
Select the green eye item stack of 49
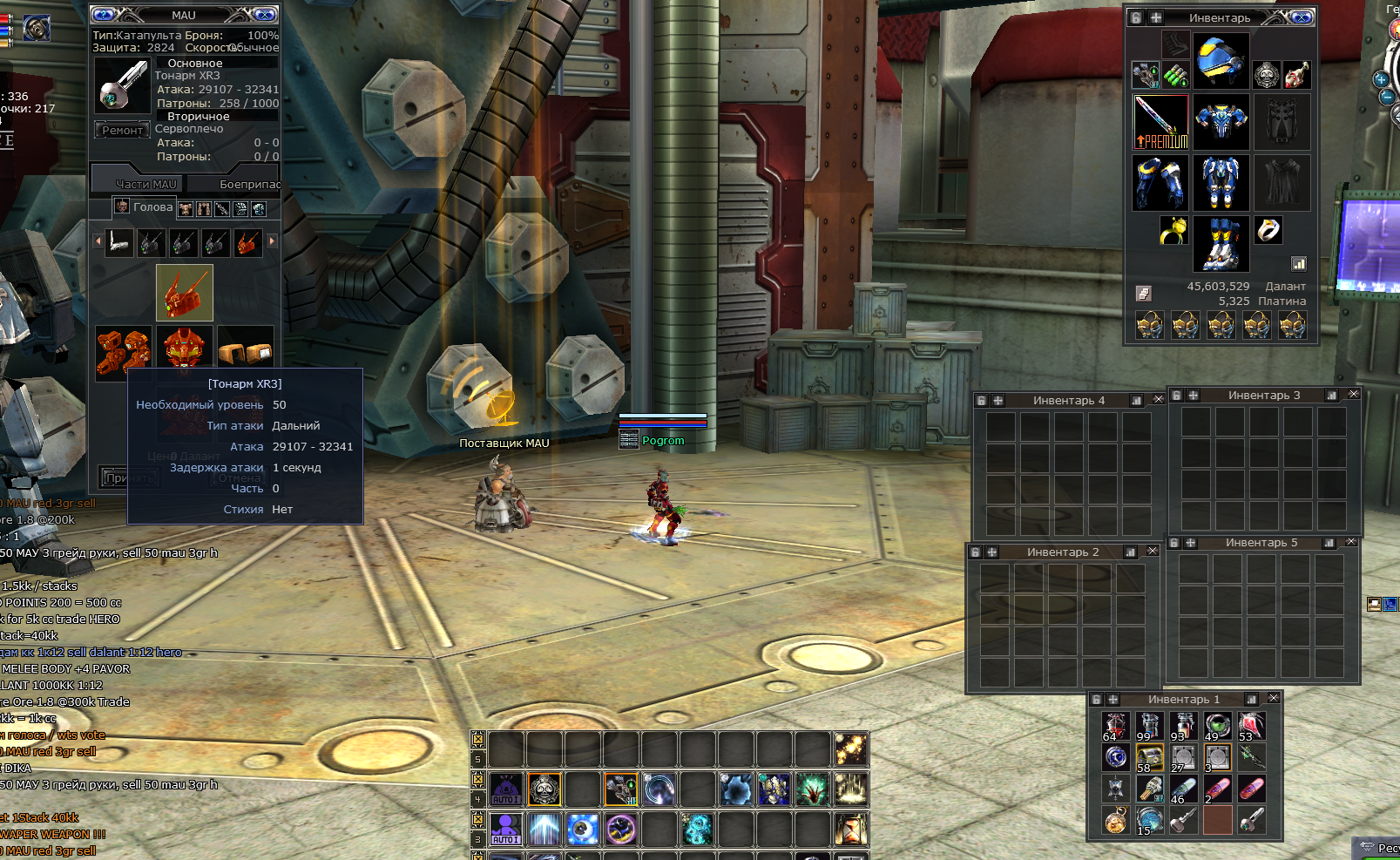point(1217,726)
